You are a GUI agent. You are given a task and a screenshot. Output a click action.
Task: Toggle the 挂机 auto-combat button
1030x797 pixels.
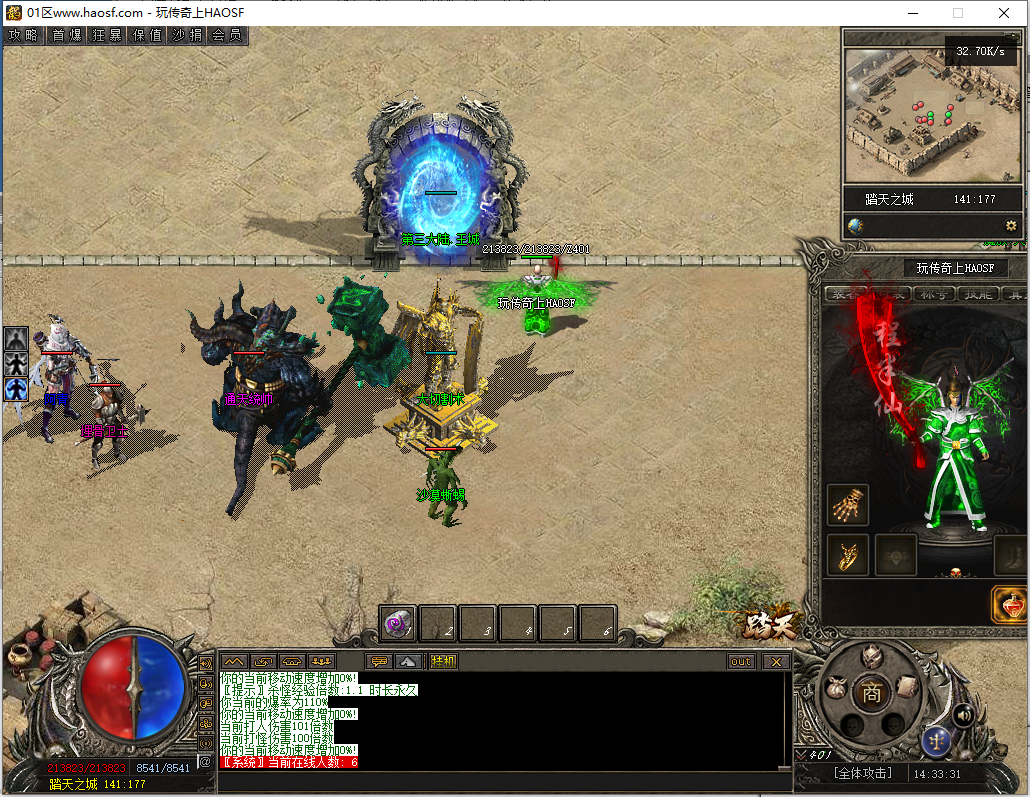click(443, 661)
